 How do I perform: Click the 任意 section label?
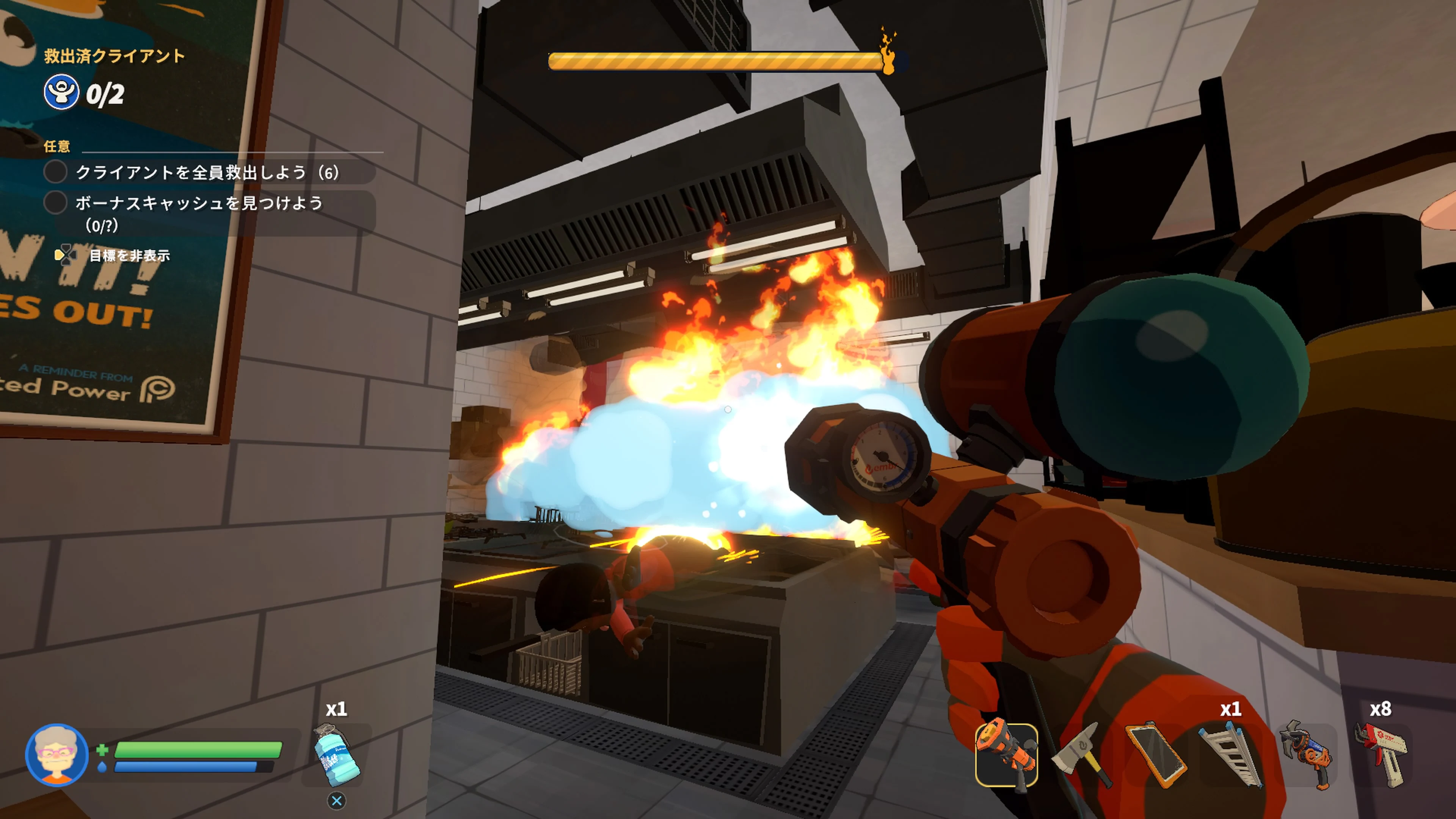point(56,146)
